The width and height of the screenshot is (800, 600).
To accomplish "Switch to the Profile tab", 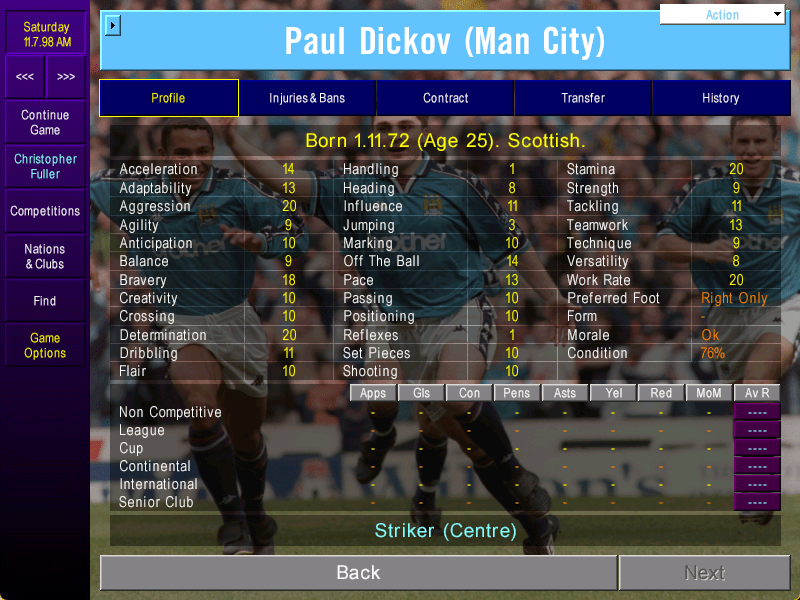I will click(168, 98).
